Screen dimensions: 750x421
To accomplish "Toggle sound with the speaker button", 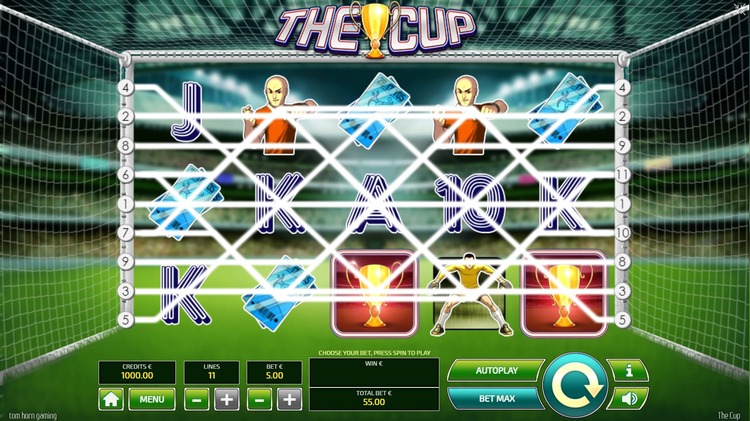I will coord(629,398).
